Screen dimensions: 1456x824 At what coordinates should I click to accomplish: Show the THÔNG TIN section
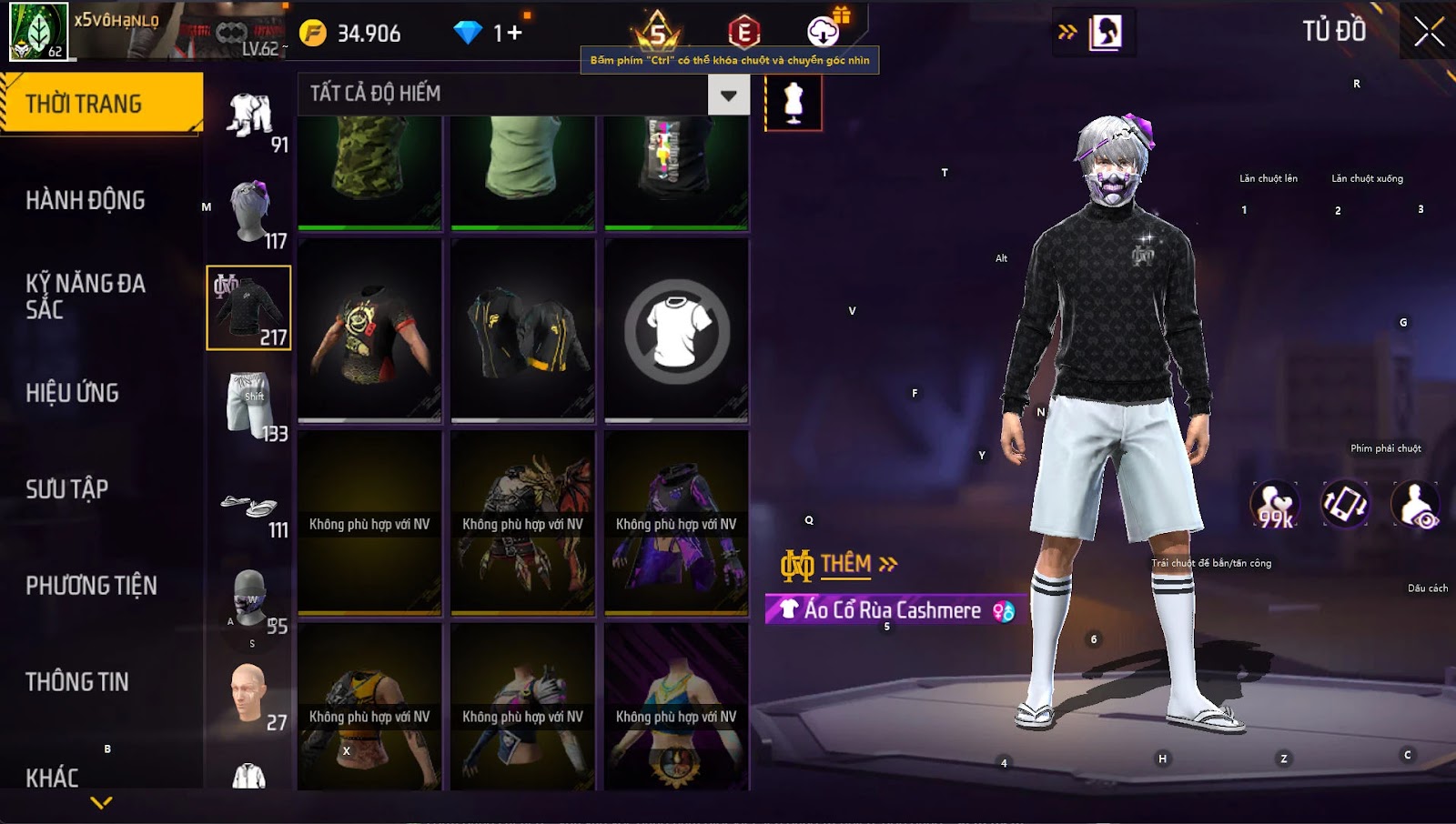coord(77,682)
